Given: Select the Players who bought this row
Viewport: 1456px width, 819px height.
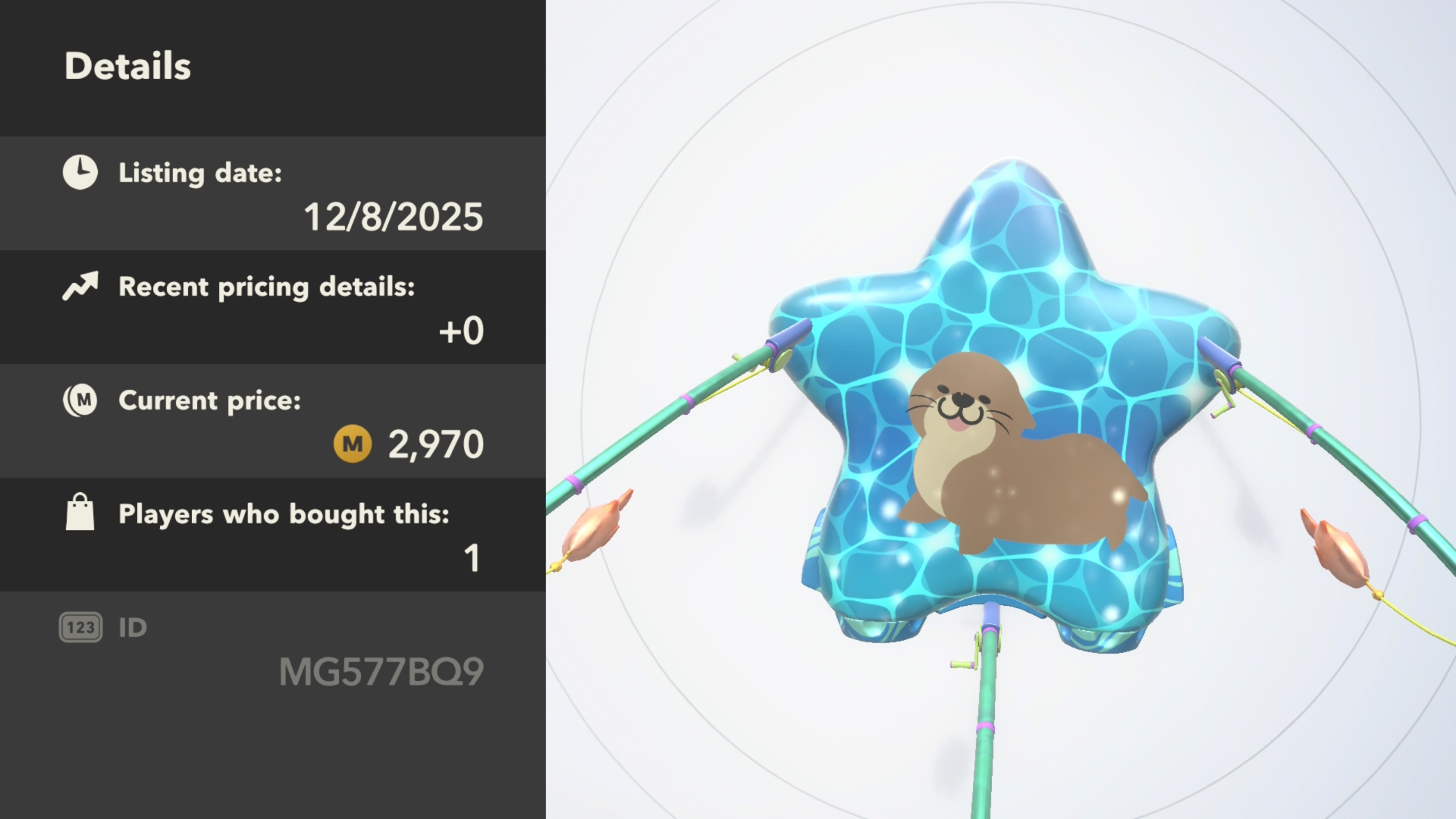Looking at the screenshot, I should coord(273,535).
